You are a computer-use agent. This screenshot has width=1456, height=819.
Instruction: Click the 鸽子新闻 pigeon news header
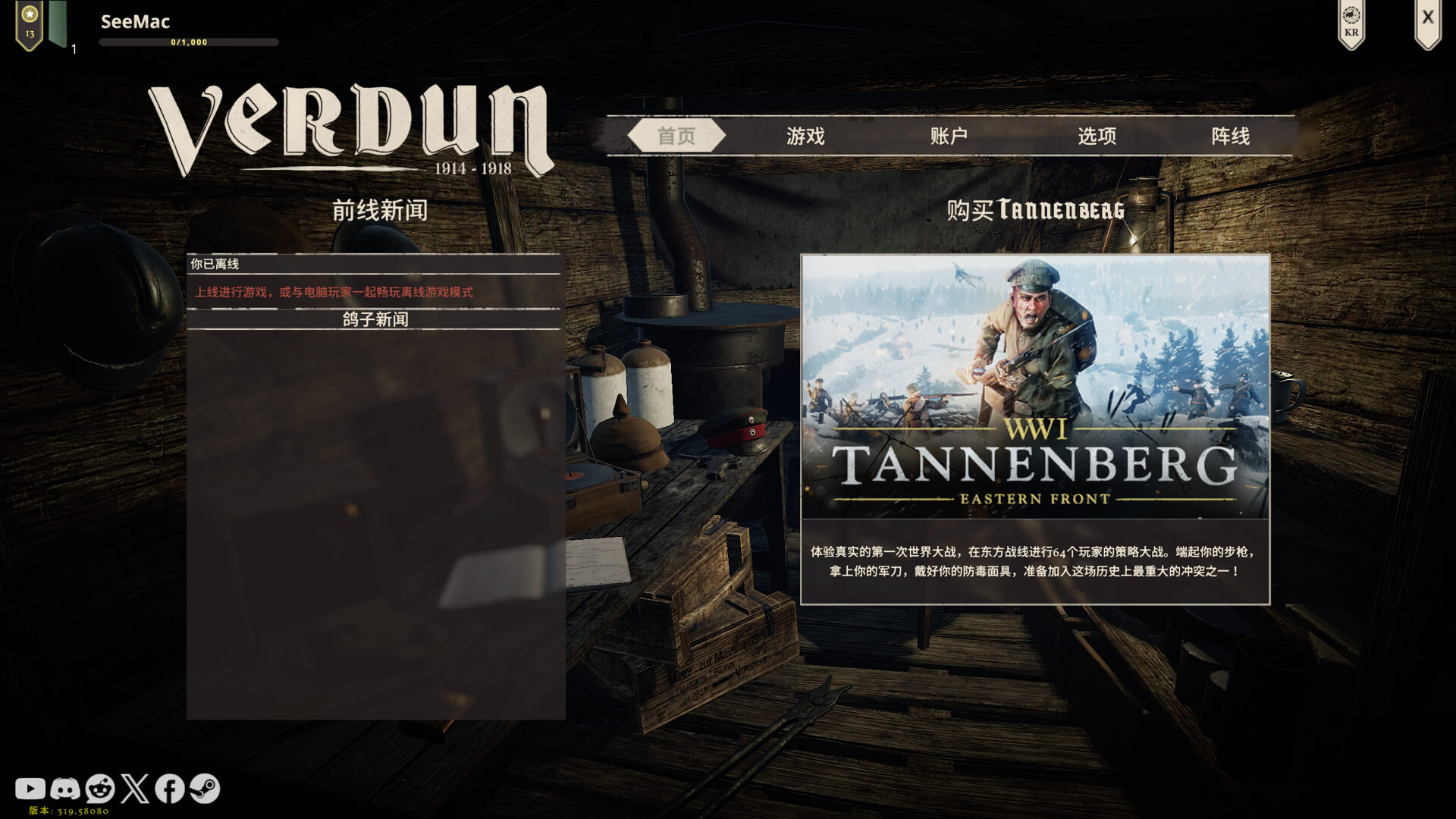(375, 319)
